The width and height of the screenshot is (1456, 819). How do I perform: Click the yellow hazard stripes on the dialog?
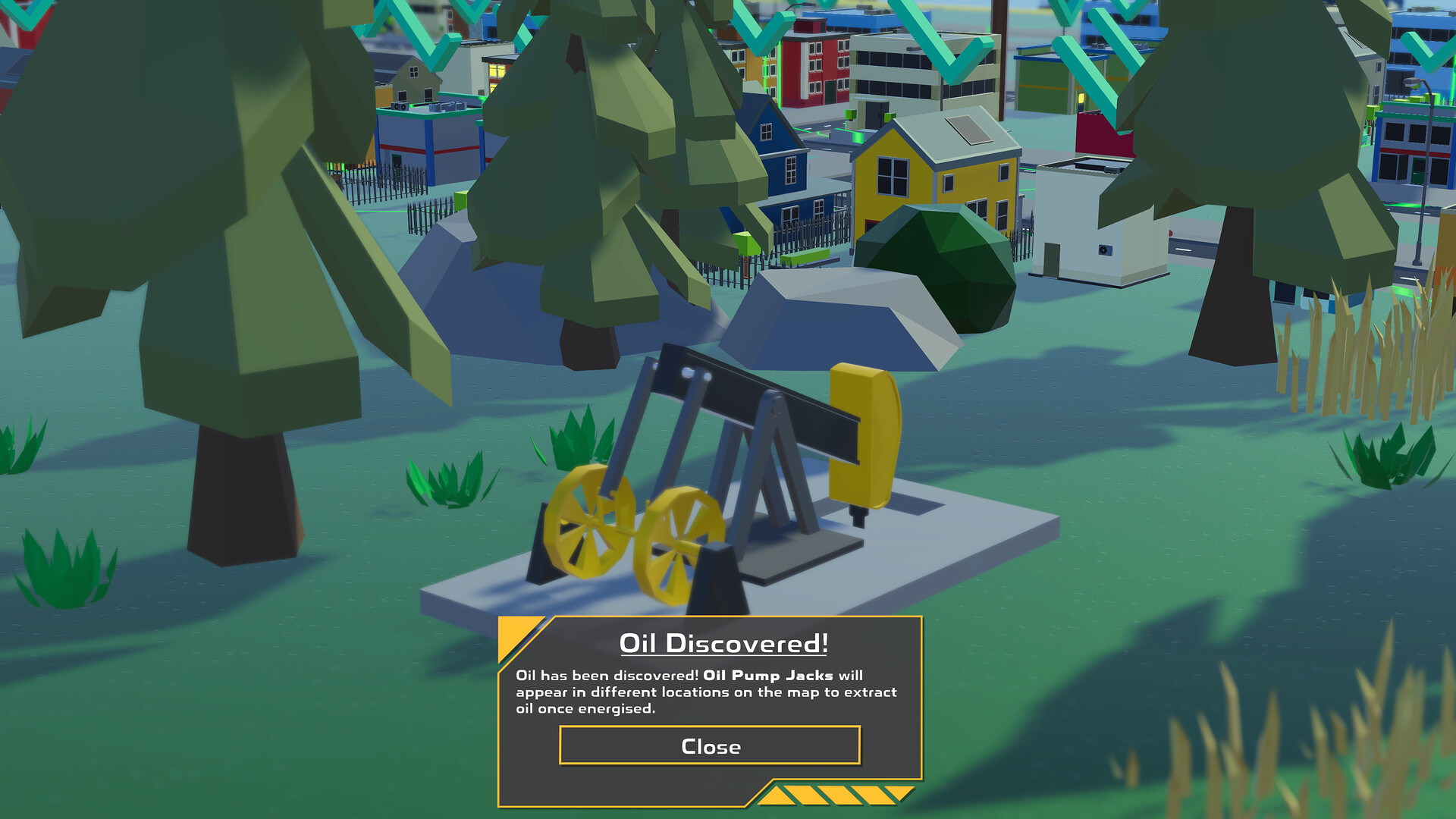pos(834,795)
